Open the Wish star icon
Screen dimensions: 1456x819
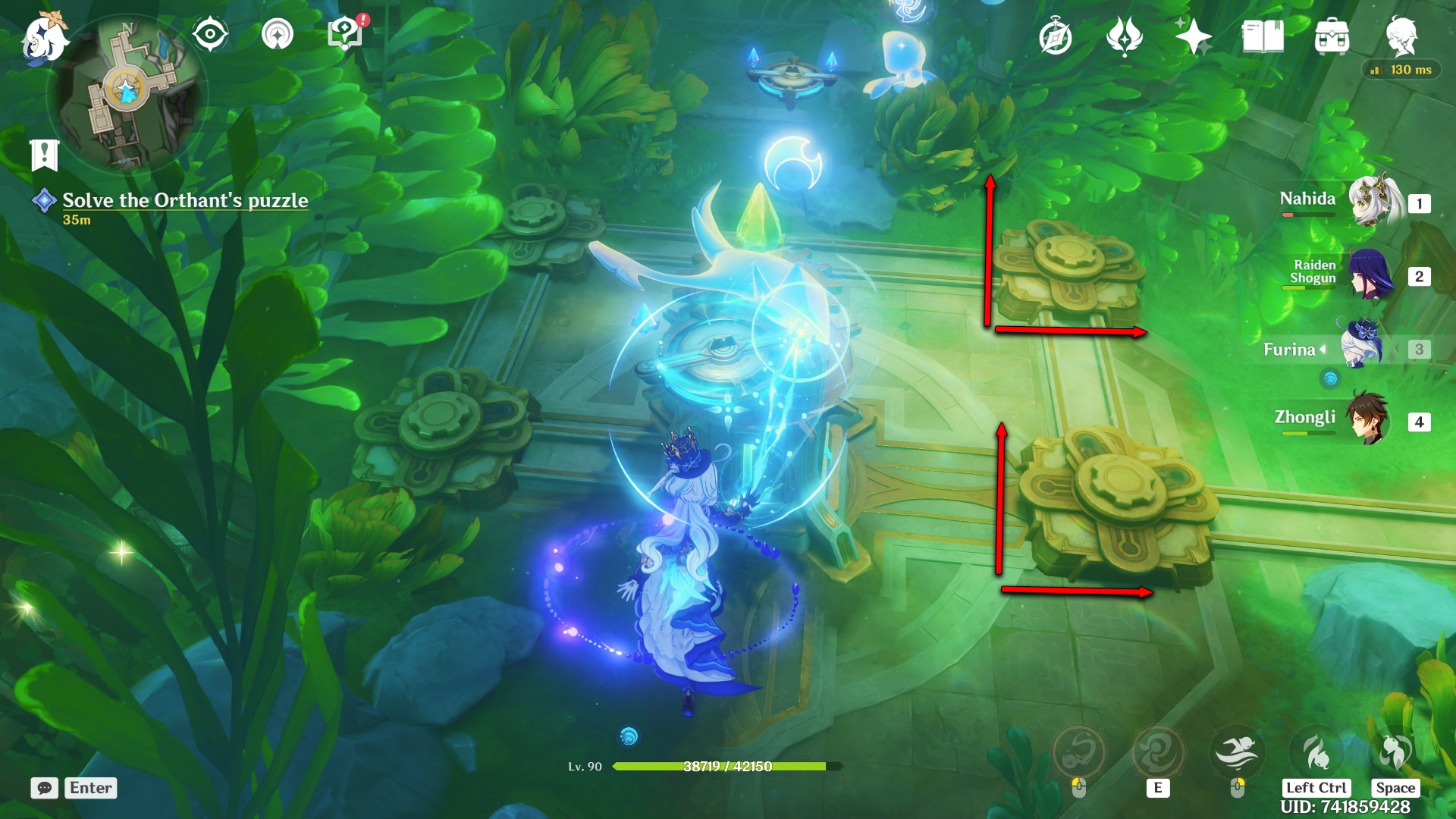[x=1193, y=36]
